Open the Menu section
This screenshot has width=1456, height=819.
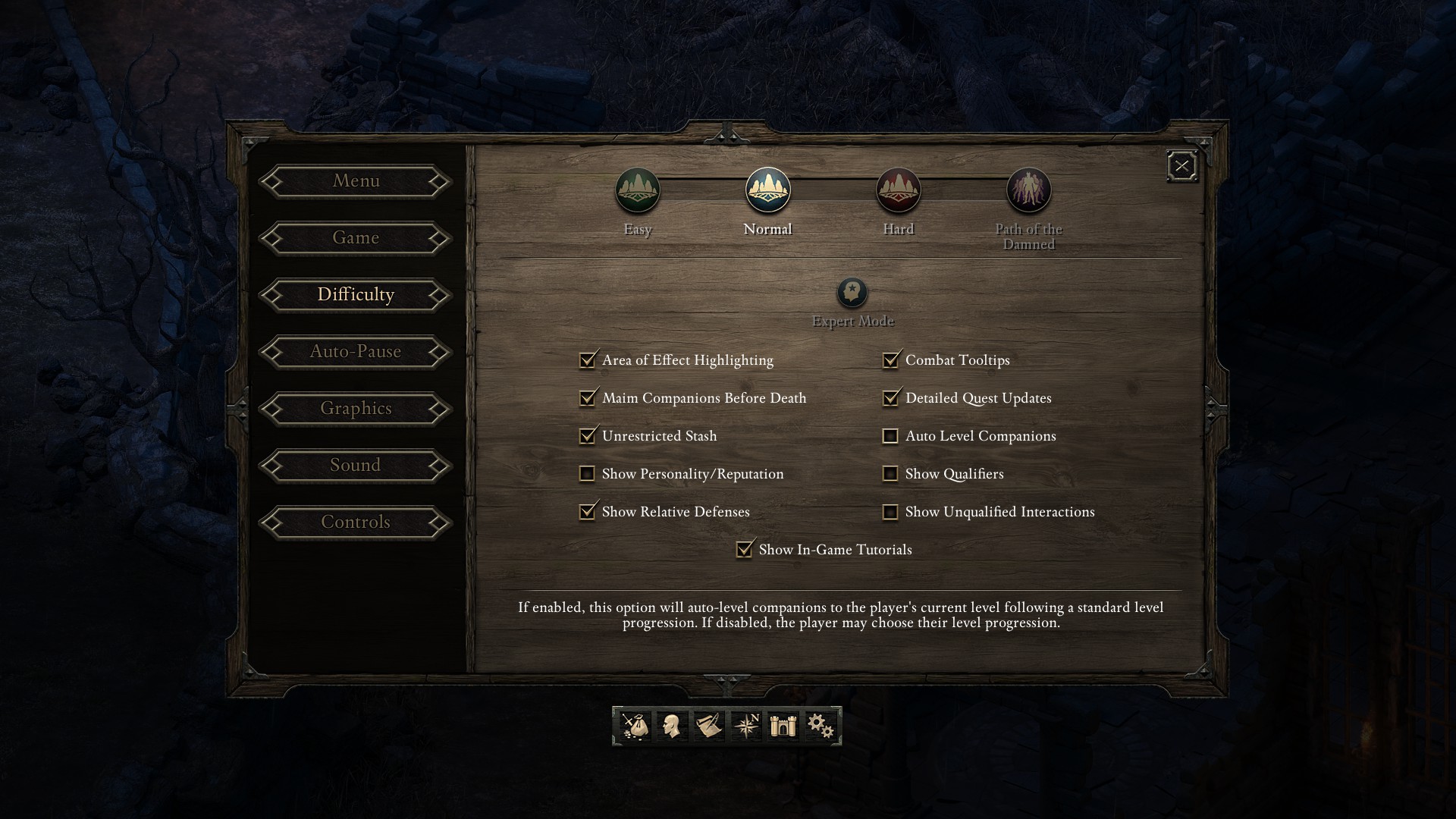[x=356, y=181]
